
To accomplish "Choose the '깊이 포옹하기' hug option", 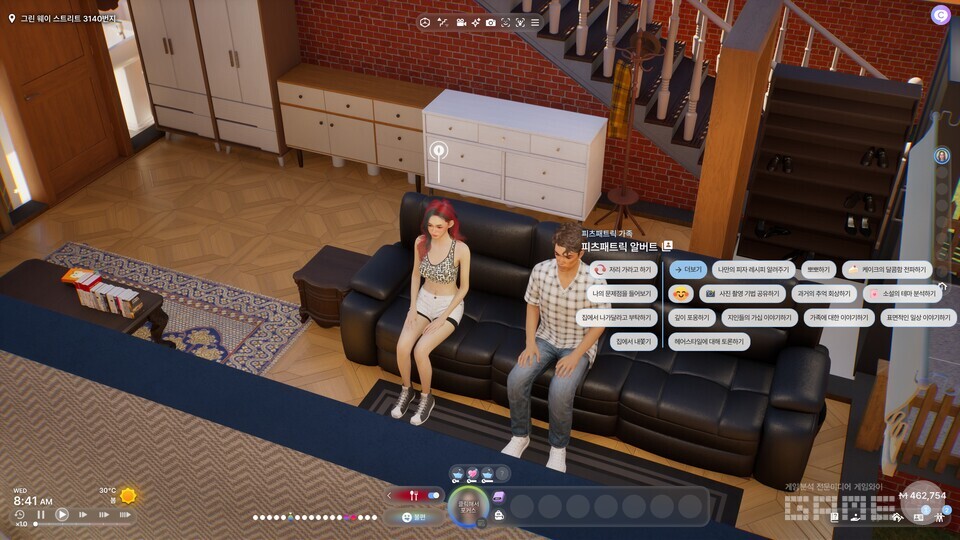I will point(691,318).
